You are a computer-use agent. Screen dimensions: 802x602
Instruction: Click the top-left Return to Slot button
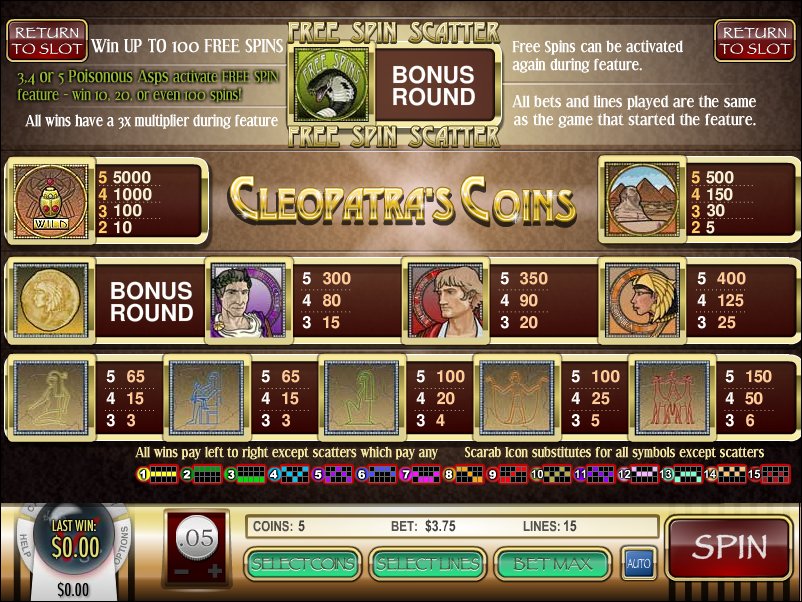47,41
